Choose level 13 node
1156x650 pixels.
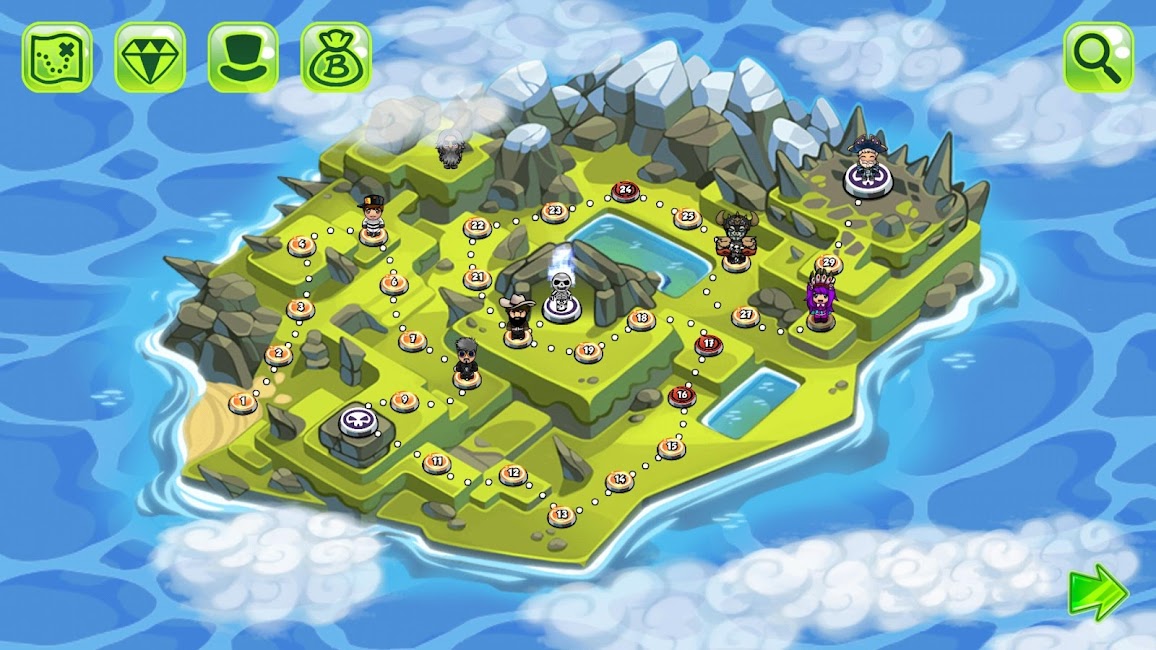pyautogui.click(x=561, y=515)
